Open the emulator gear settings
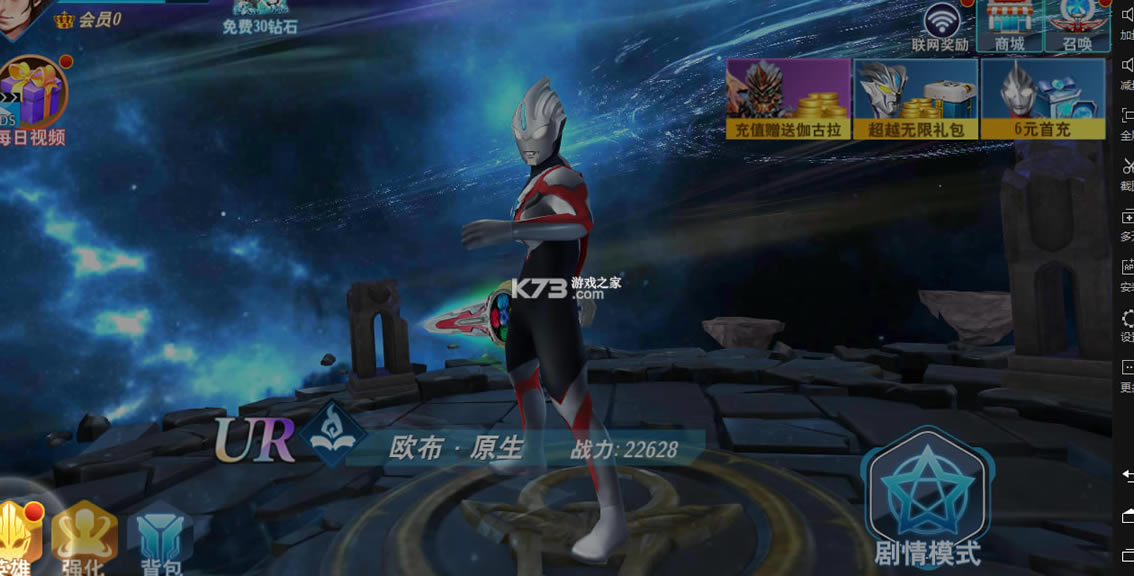This screenshot has height=576, width=1134. (1127, 318)
